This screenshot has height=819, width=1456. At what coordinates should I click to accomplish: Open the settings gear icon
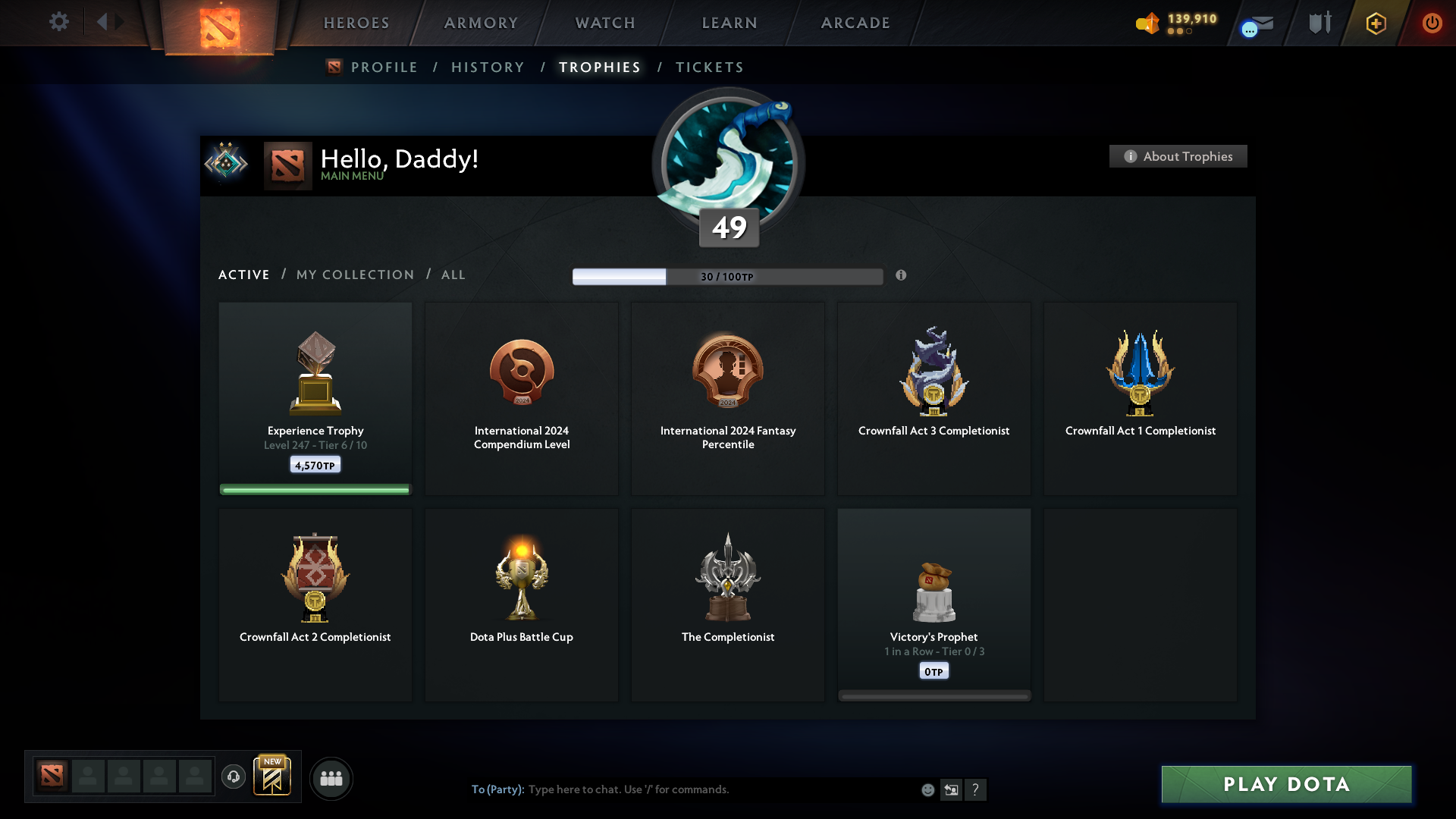pos(59,22)
